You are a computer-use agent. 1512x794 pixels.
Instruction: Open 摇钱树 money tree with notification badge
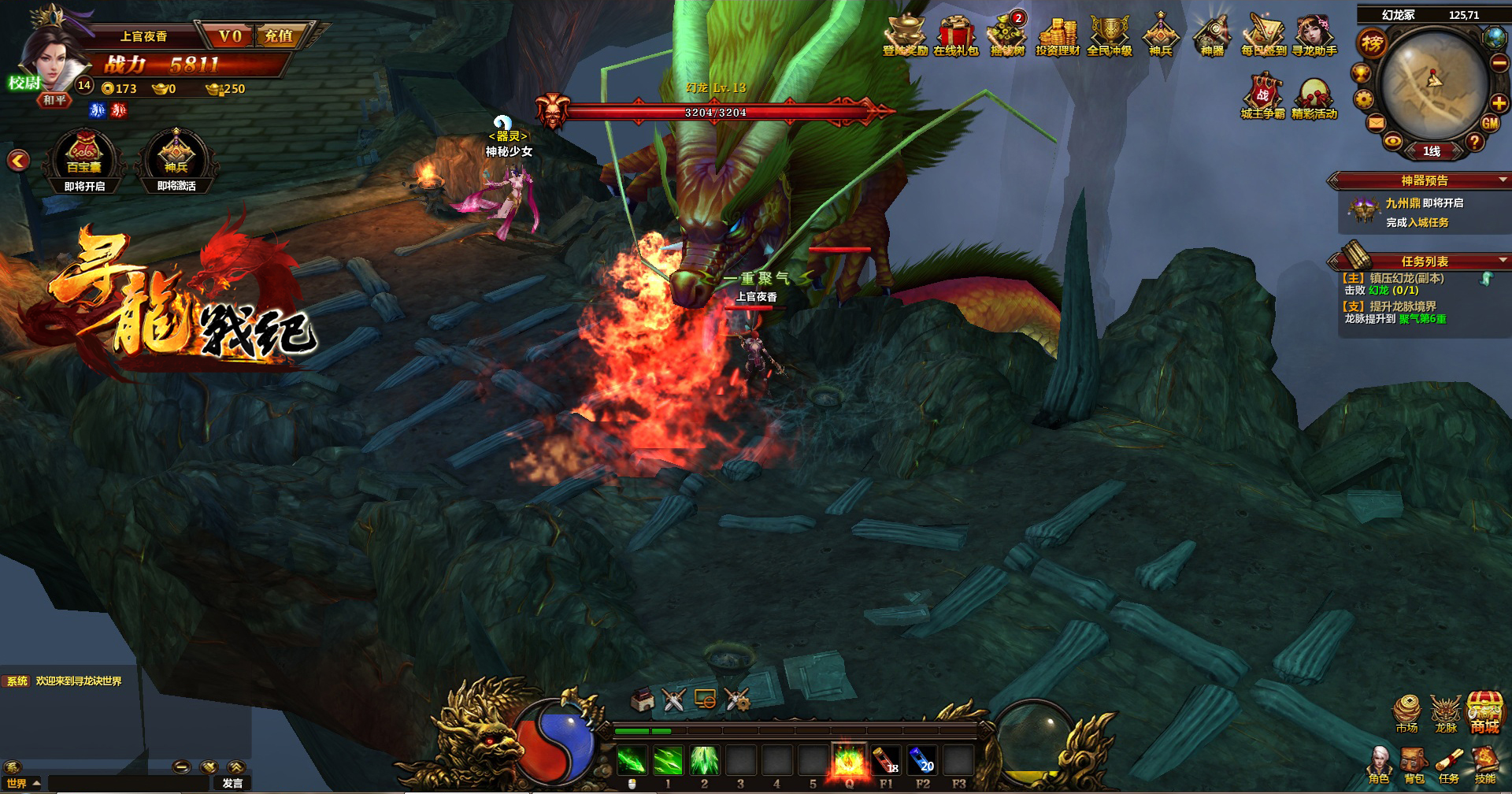(x=1006, y=35)
